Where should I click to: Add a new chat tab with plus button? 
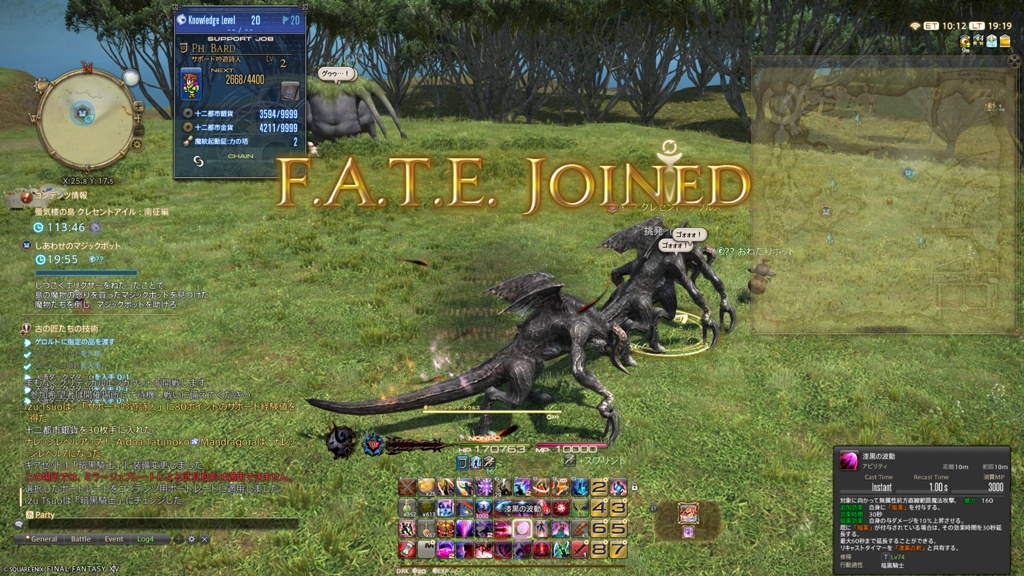tap(178, 539)
